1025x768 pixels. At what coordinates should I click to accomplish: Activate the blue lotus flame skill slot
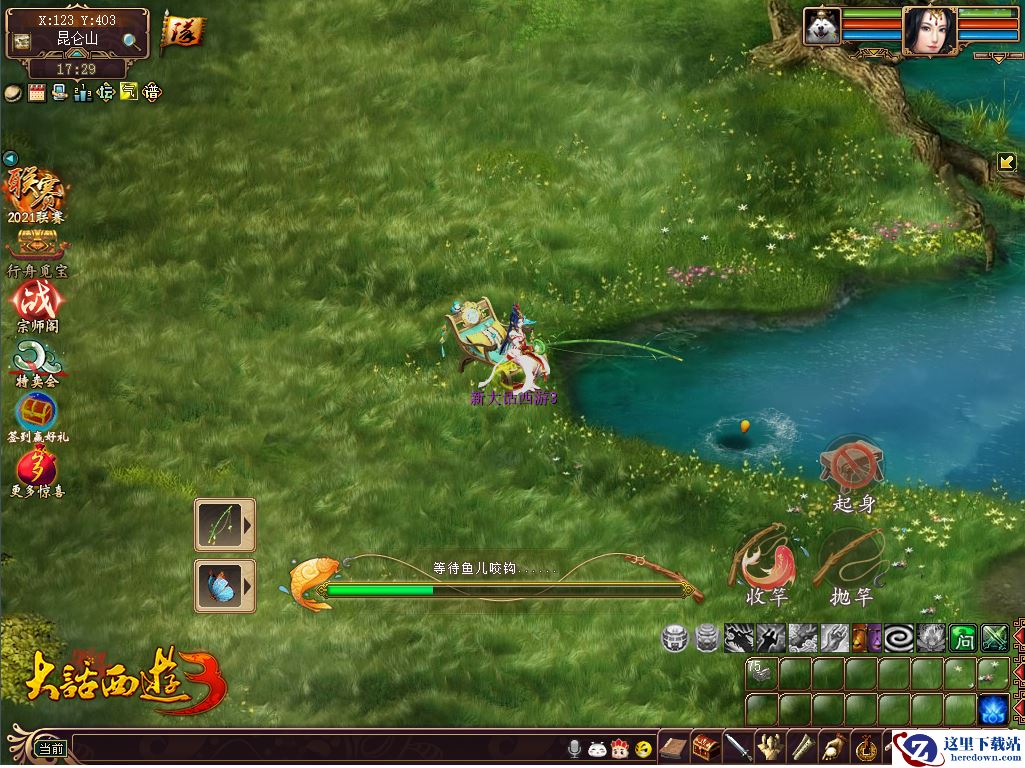click(993, 708)
